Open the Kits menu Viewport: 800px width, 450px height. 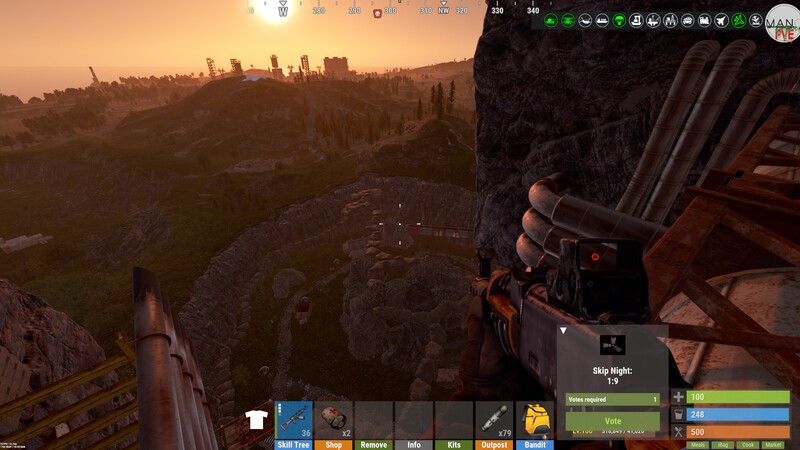454,444
